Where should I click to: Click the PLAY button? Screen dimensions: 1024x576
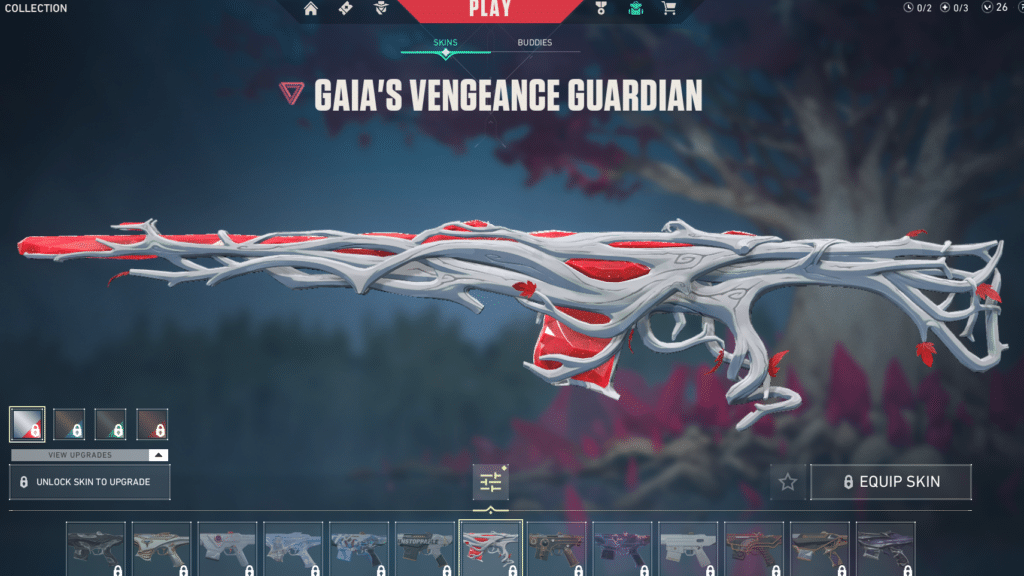(490, 10)
